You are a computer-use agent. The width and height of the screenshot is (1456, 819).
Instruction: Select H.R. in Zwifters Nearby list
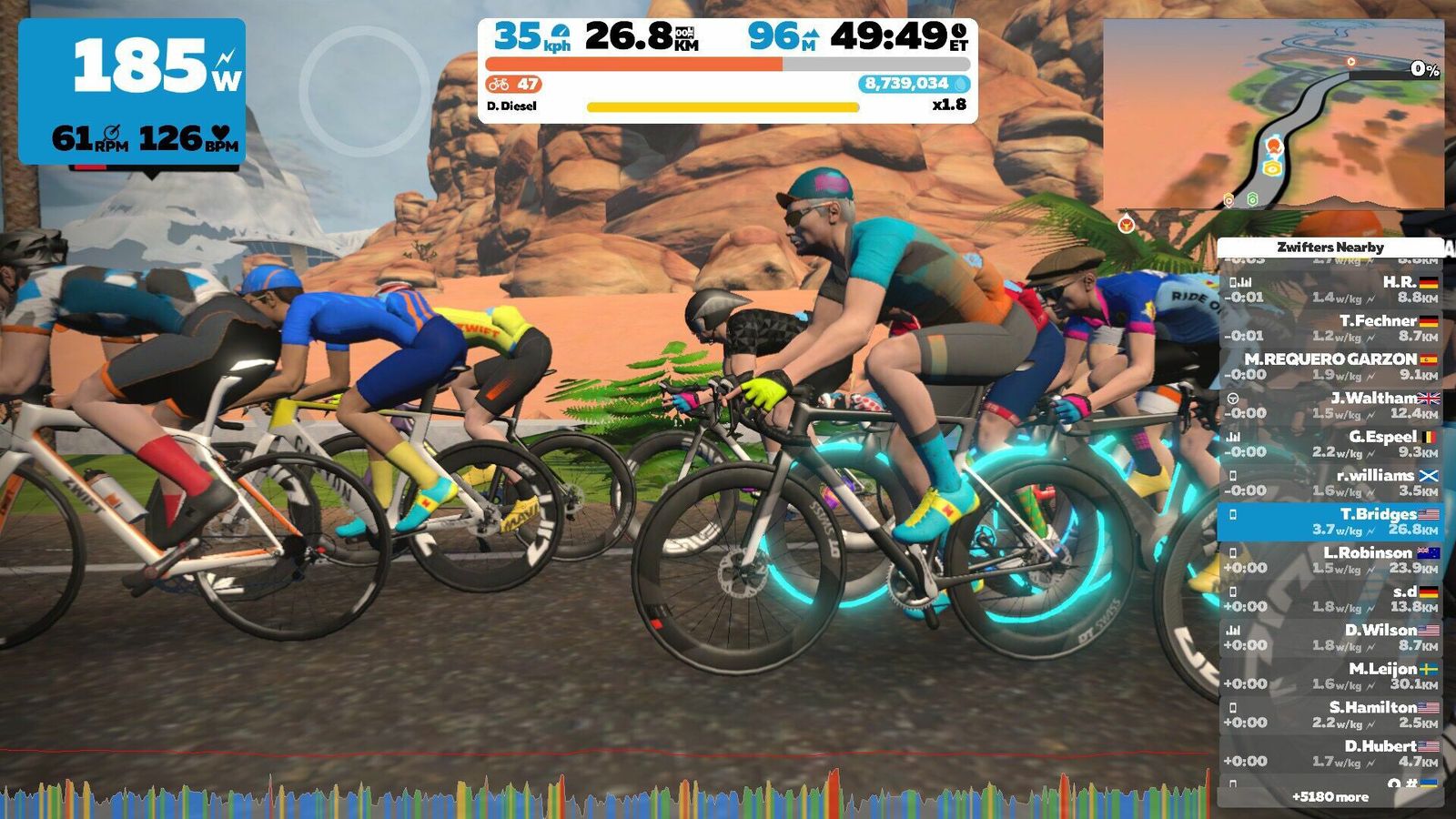(x=1330, y=289)
